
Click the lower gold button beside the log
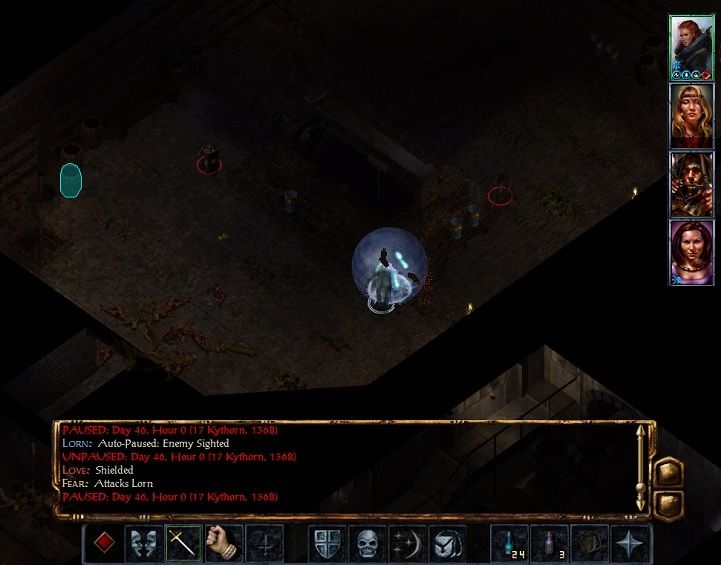point(668,502)
